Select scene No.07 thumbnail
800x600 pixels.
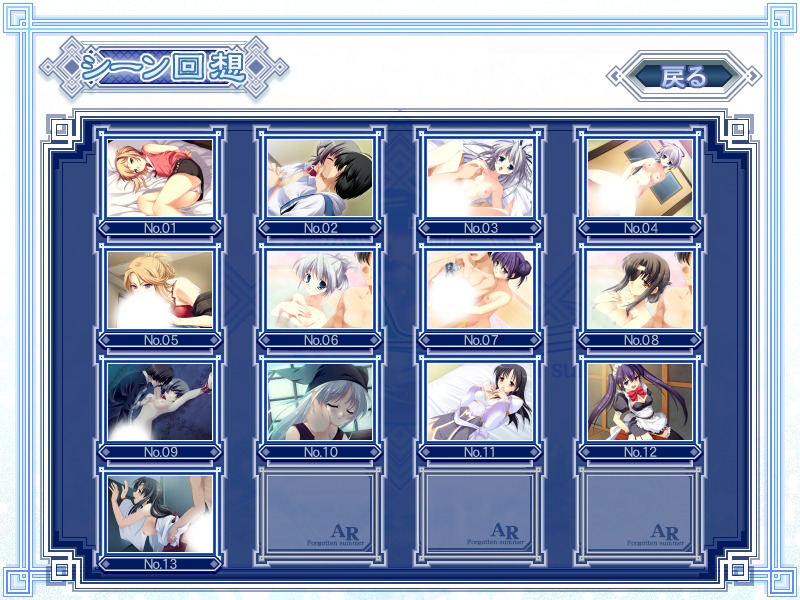pos(480,290)
